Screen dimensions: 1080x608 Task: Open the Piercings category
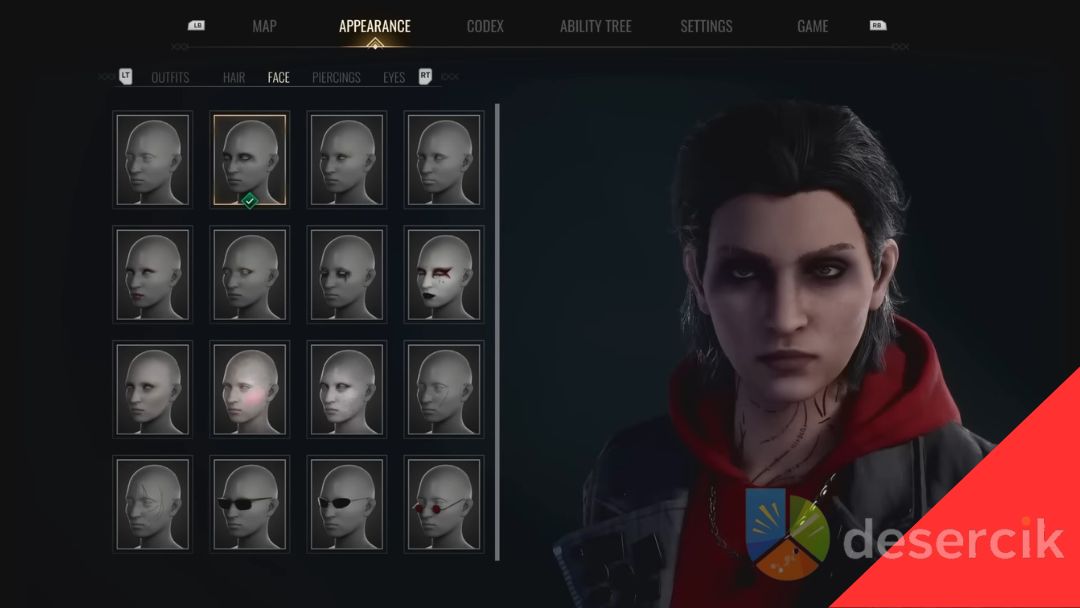(336, 78)
